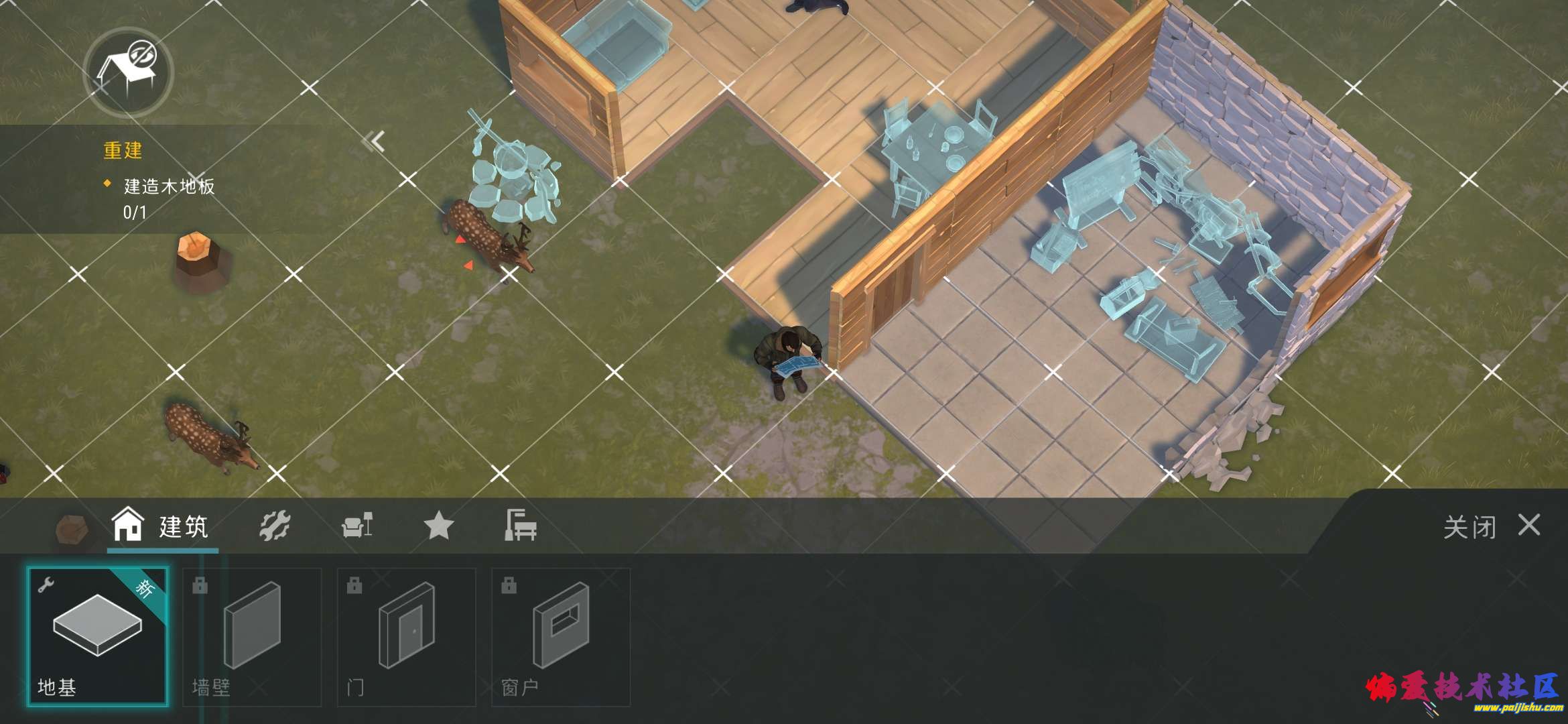Toggle the roof visibility house icon
Image resolution: width=1568 pixels, height=724 pixels.
click(x=128, y=72)
